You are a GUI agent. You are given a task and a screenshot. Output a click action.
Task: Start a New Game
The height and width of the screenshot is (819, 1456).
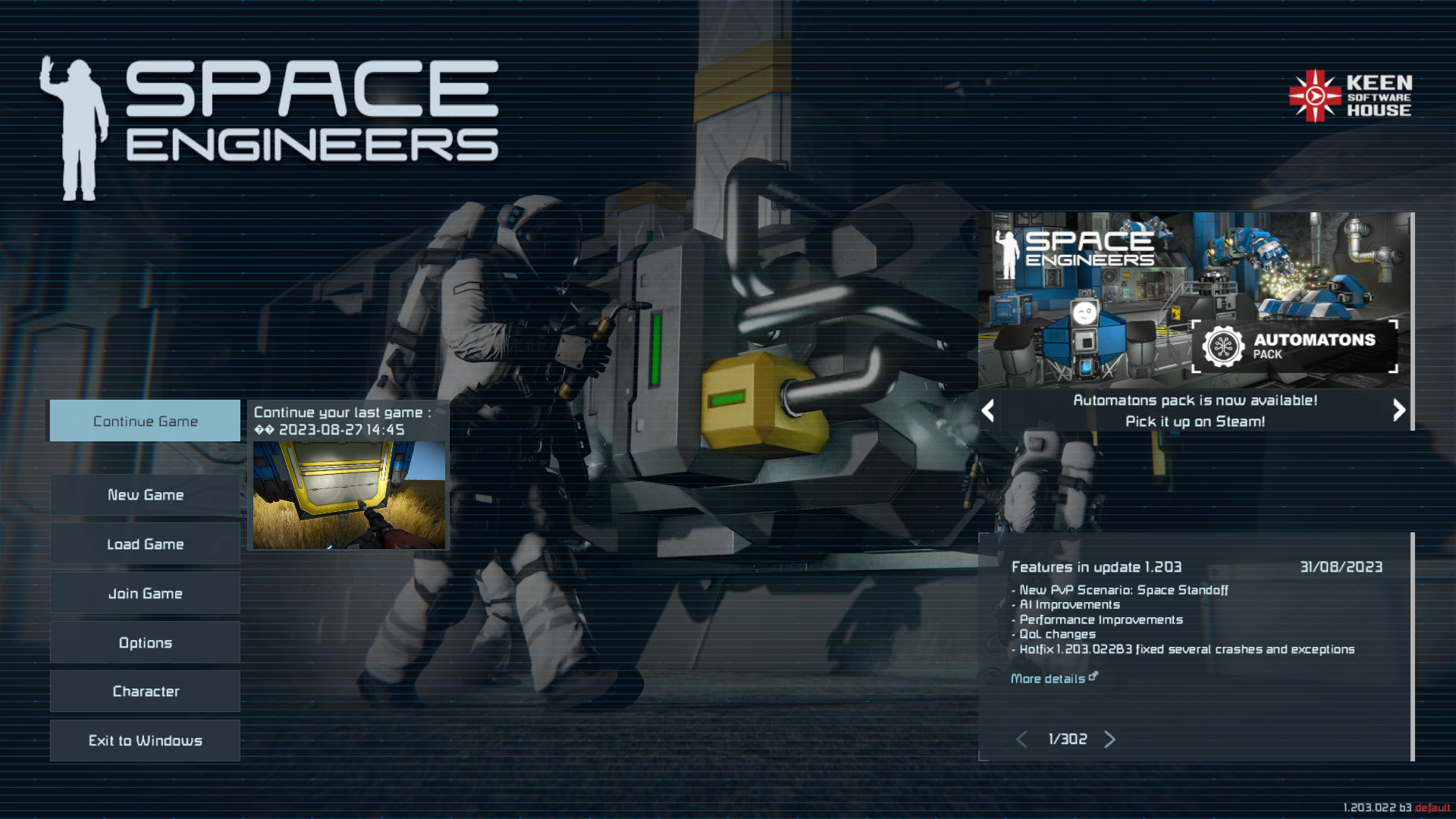click(x=145, y=495)
